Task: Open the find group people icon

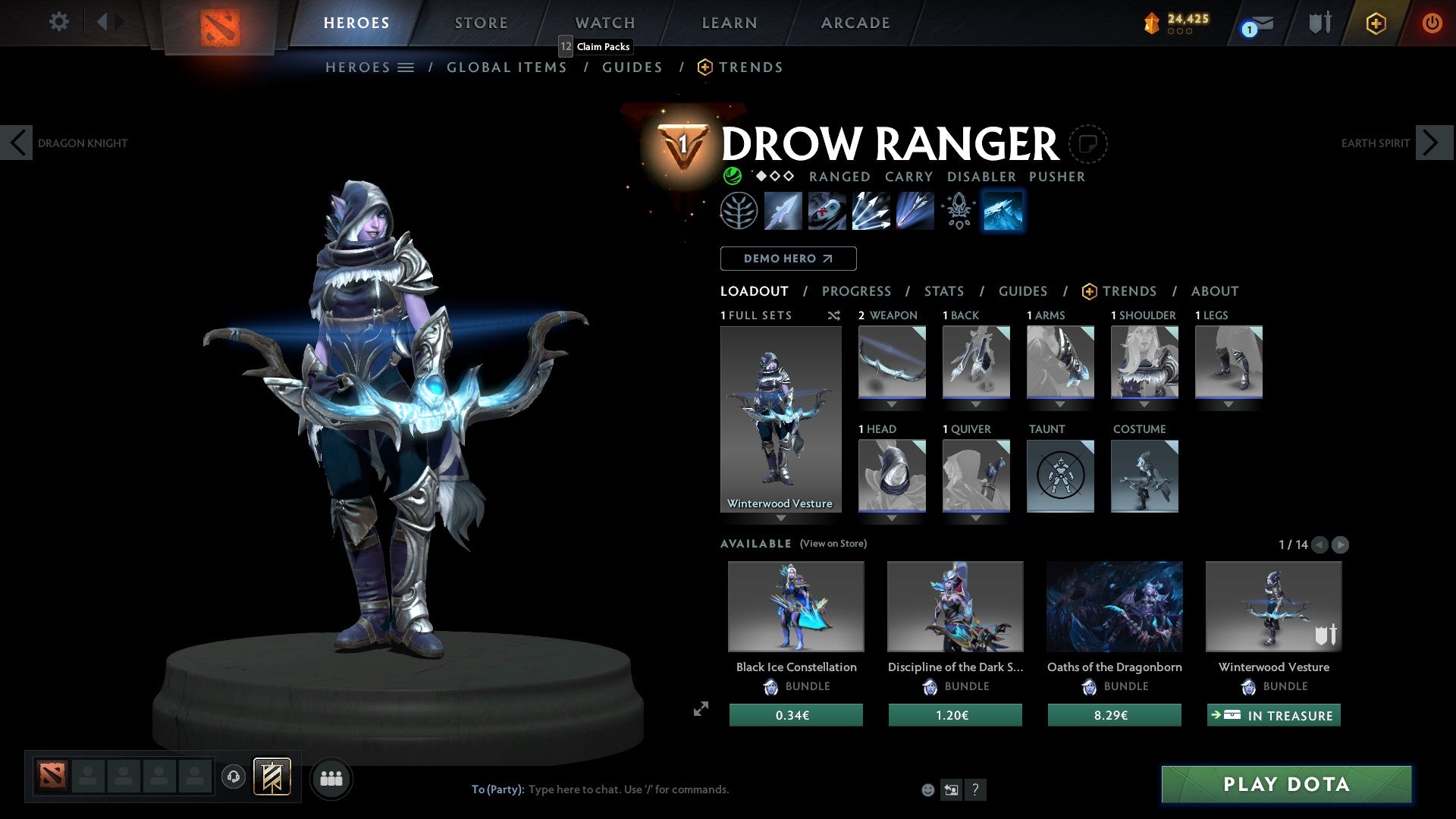Action: click(x=331, y=778)
